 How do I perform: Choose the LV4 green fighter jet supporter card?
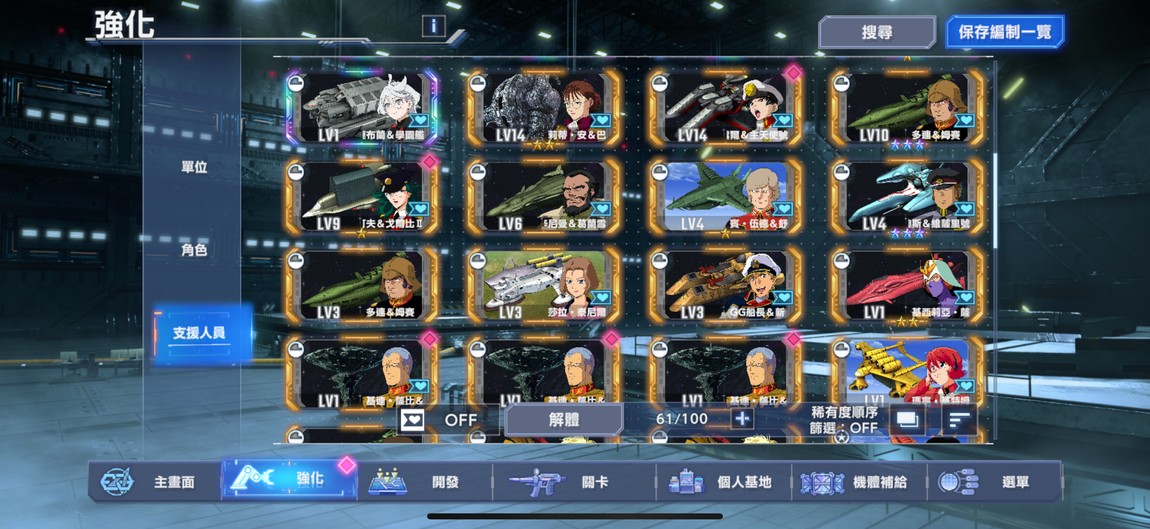726,196
